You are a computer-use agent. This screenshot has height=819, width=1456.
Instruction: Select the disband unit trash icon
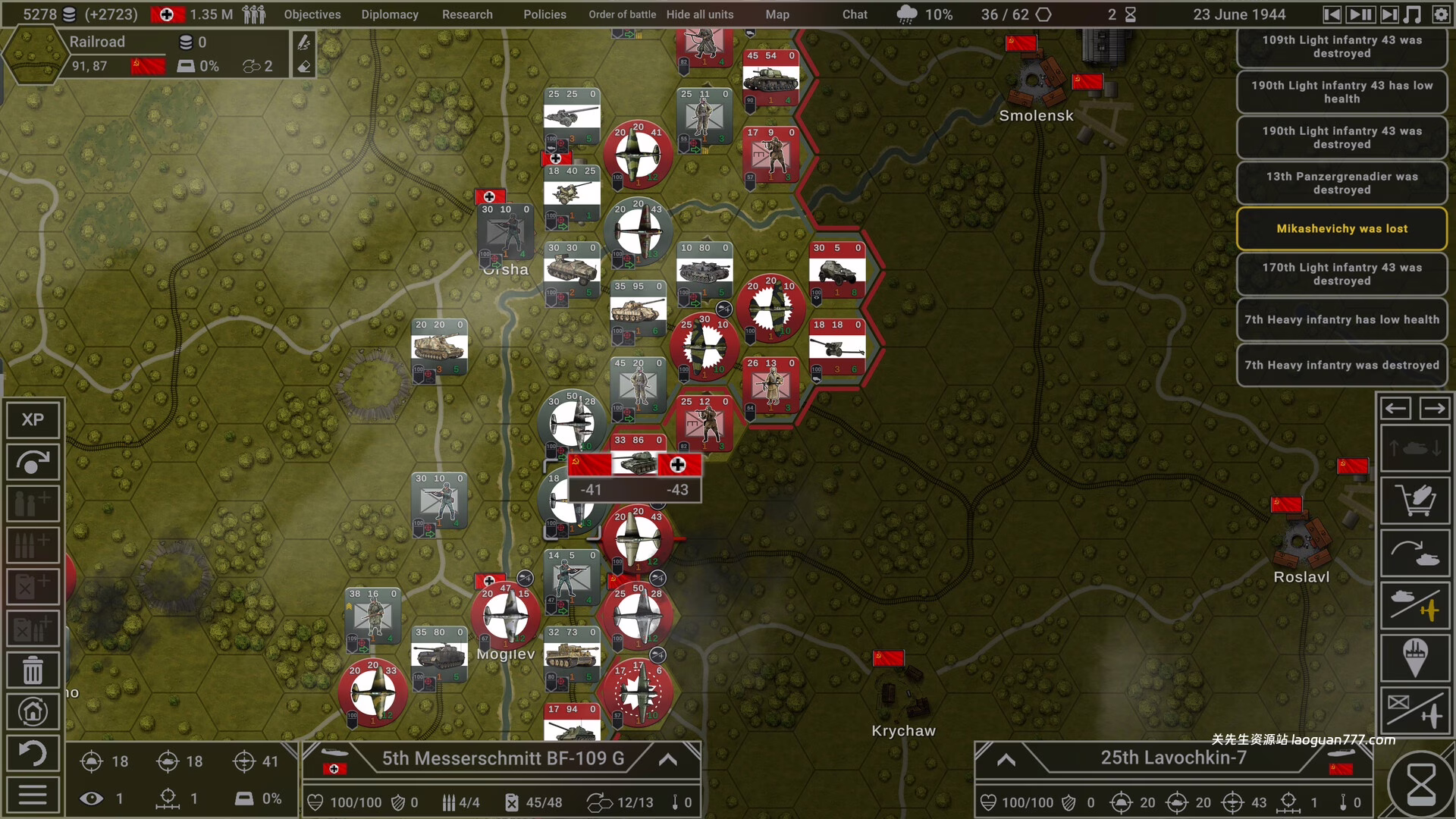click(32, 670)
